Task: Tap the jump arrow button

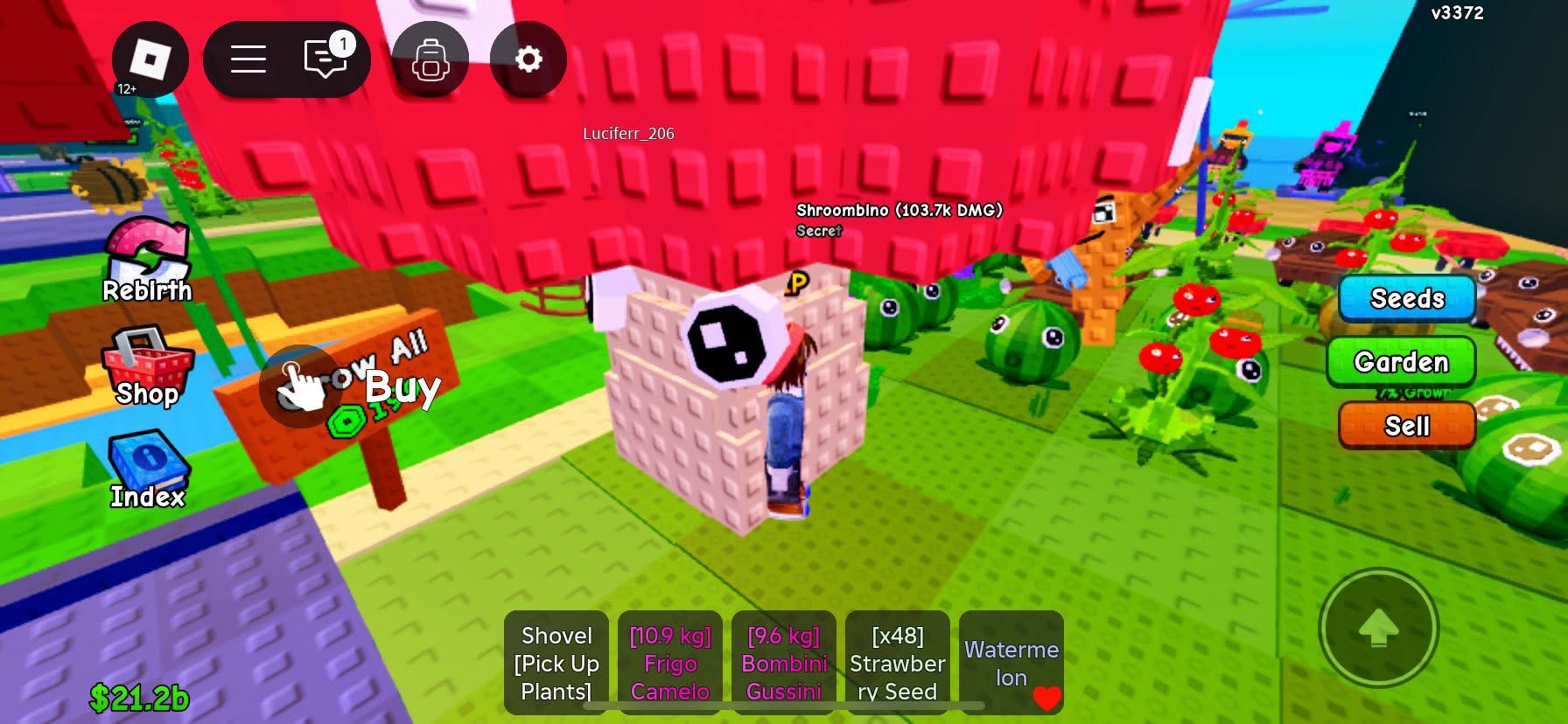Action: click(x=1378, y=627)
